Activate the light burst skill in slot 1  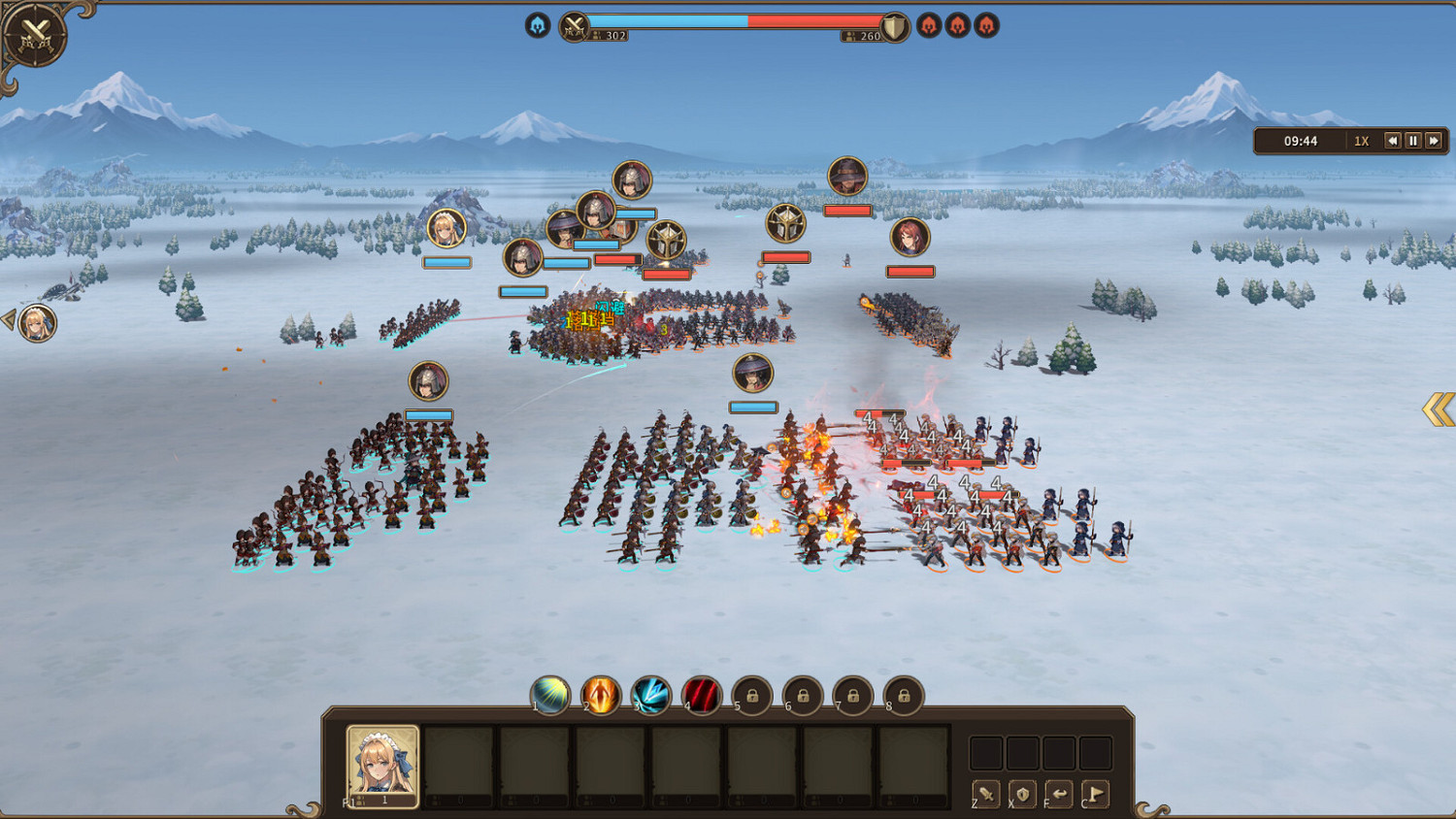[x=550, y=695]
